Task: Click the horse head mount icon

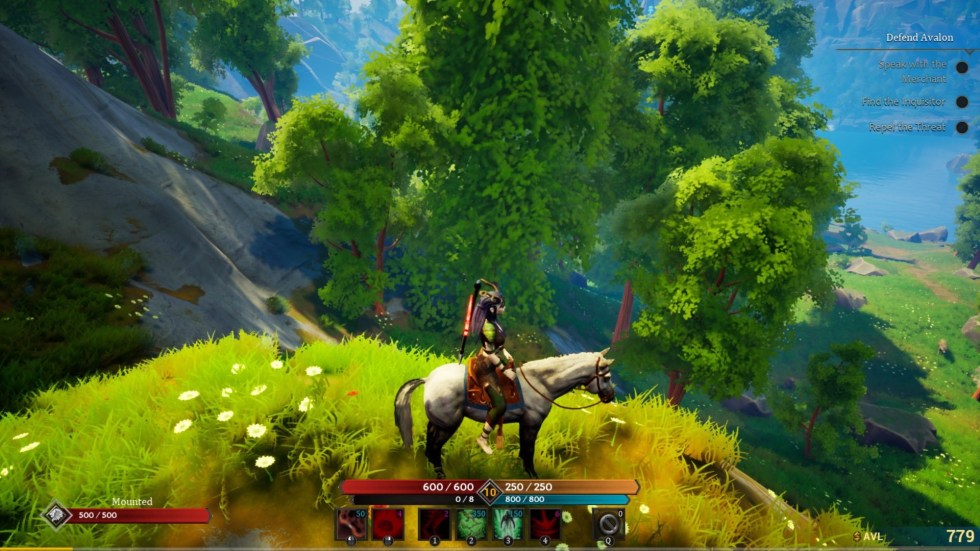Action: (56, 515)
